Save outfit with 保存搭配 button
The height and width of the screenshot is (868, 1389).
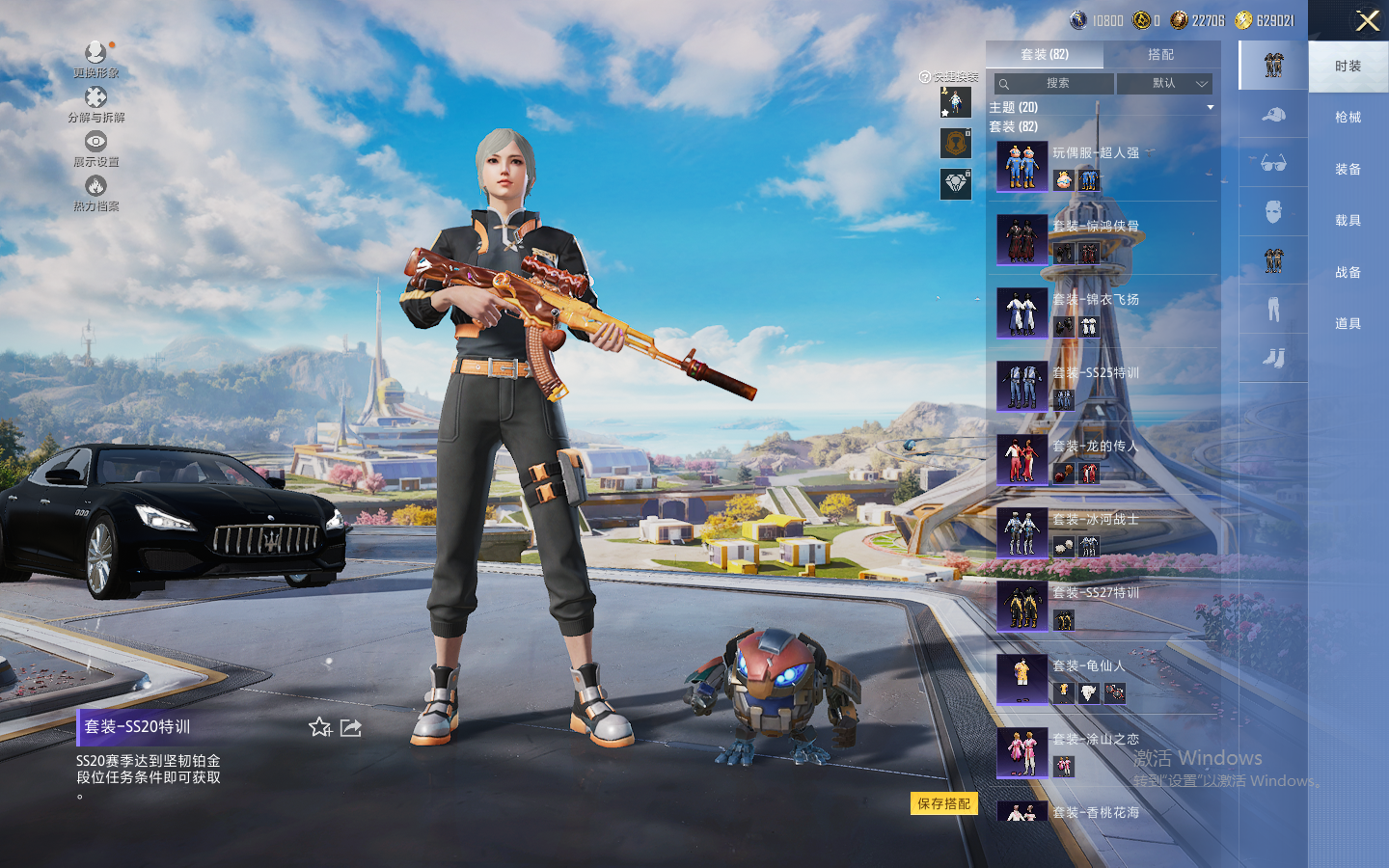943,803
